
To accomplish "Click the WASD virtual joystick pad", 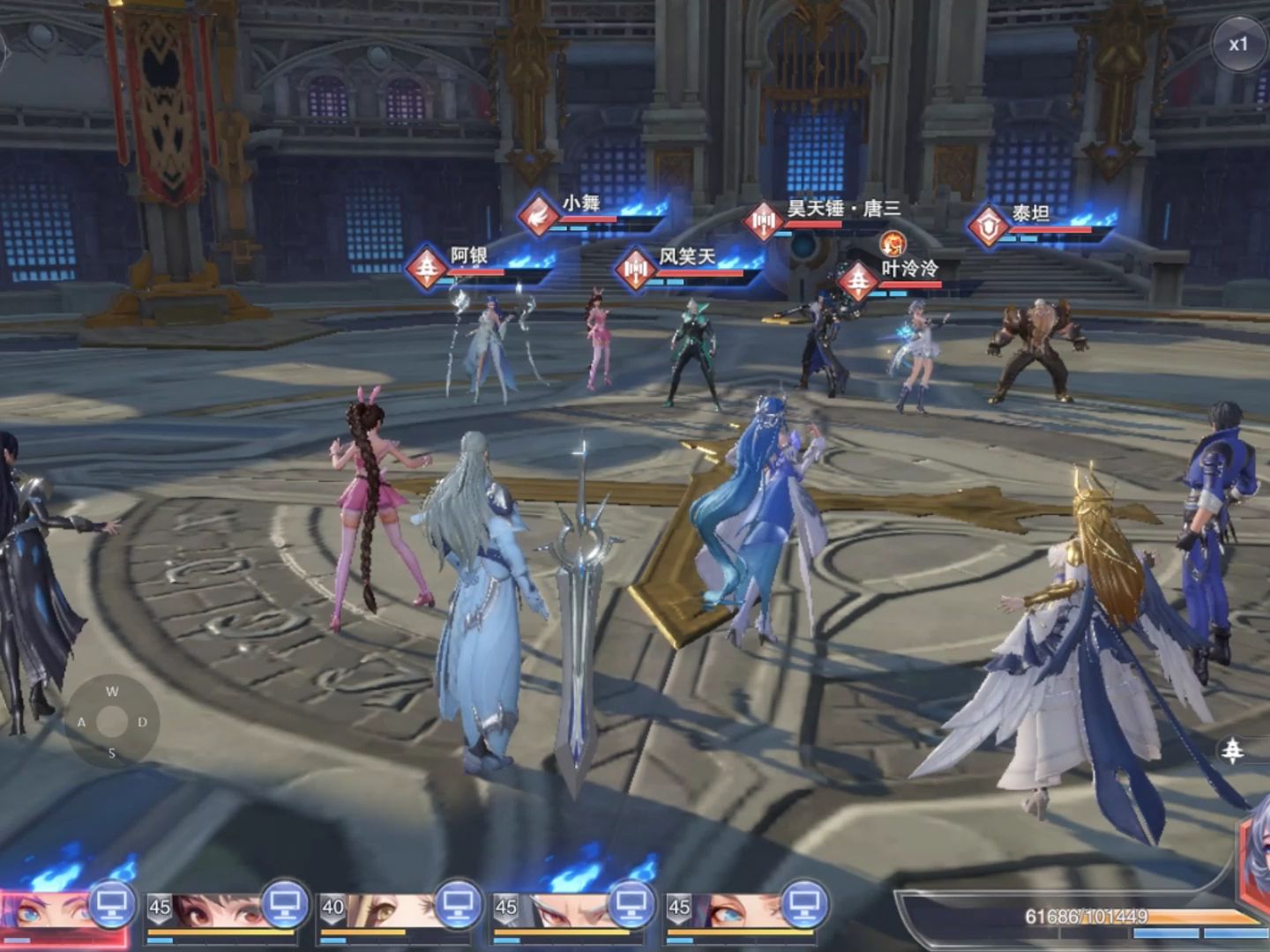I will coord(112,722).
